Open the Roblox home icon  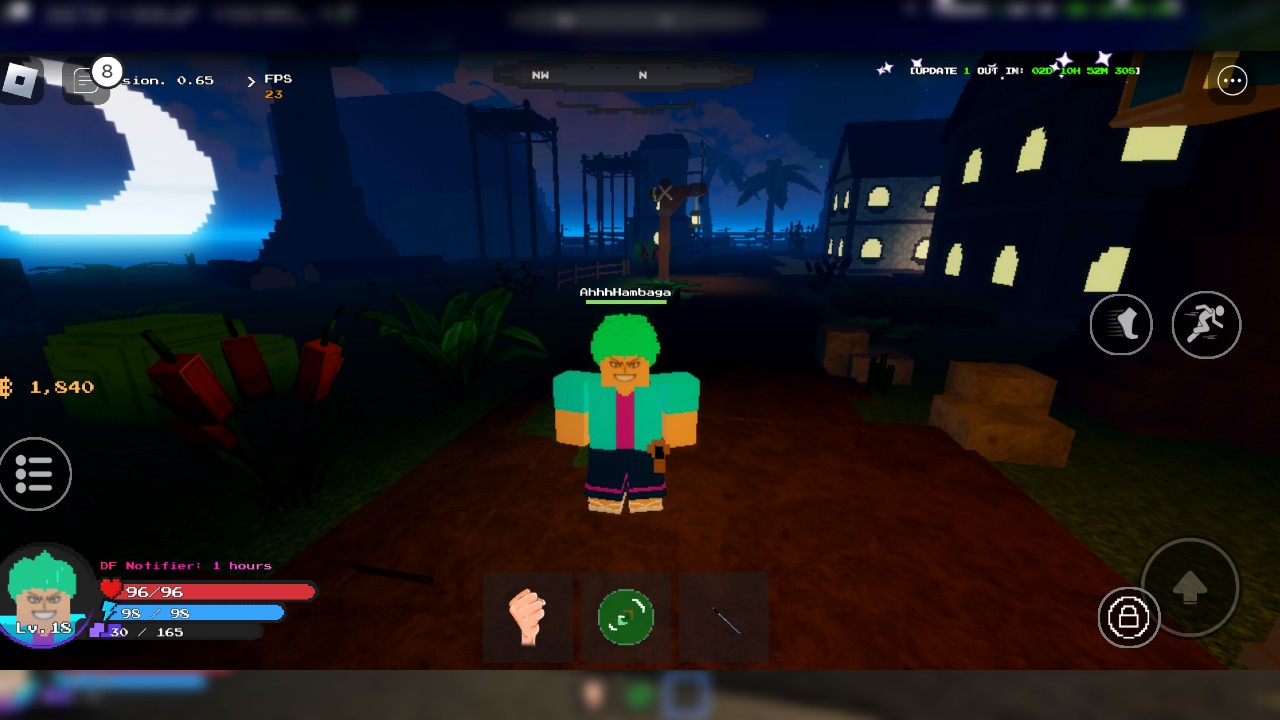(20, 80)
